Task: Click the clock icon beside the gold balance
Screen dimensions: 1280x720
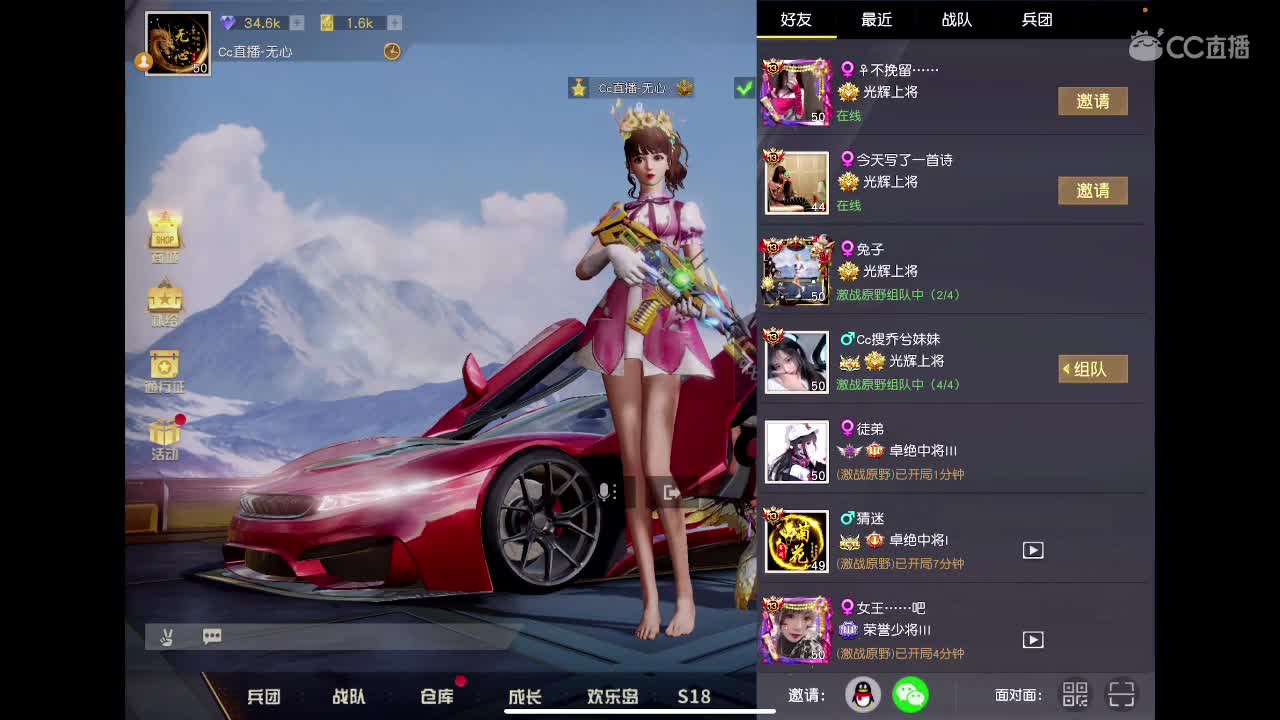Action: click(x=392, y=51)
